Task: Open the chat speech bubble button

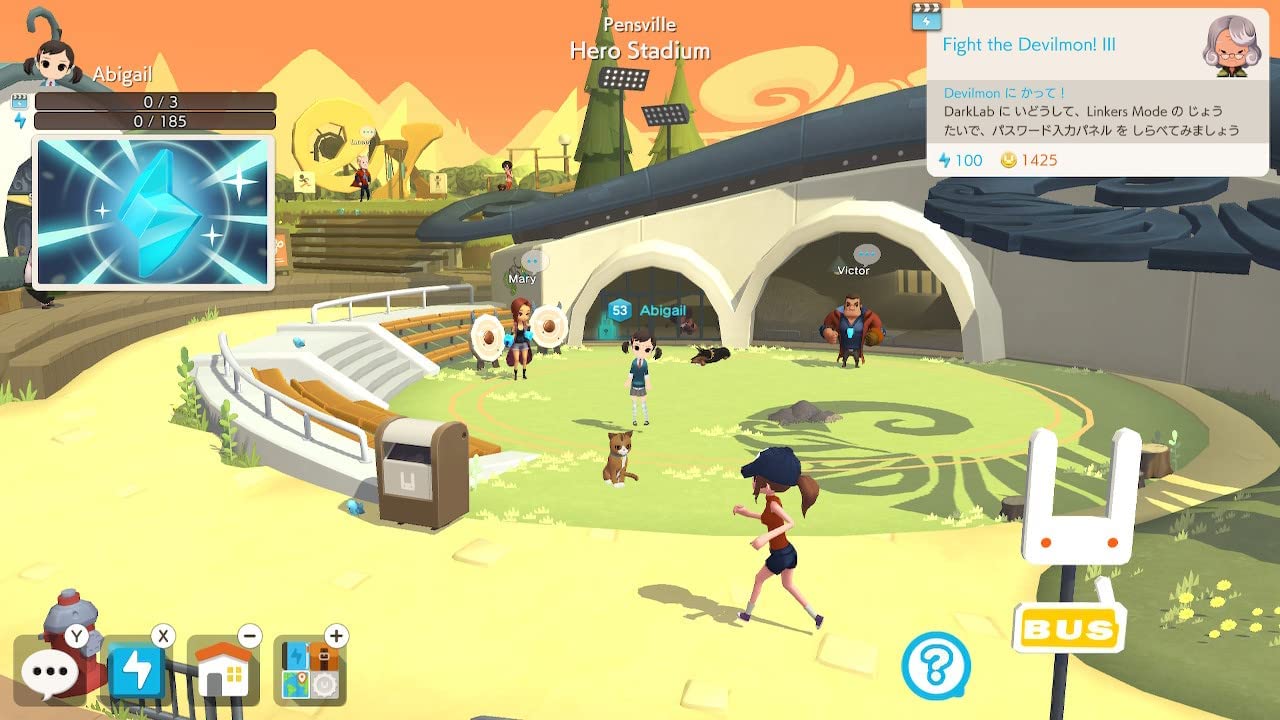Action: [x=48, y=671]
